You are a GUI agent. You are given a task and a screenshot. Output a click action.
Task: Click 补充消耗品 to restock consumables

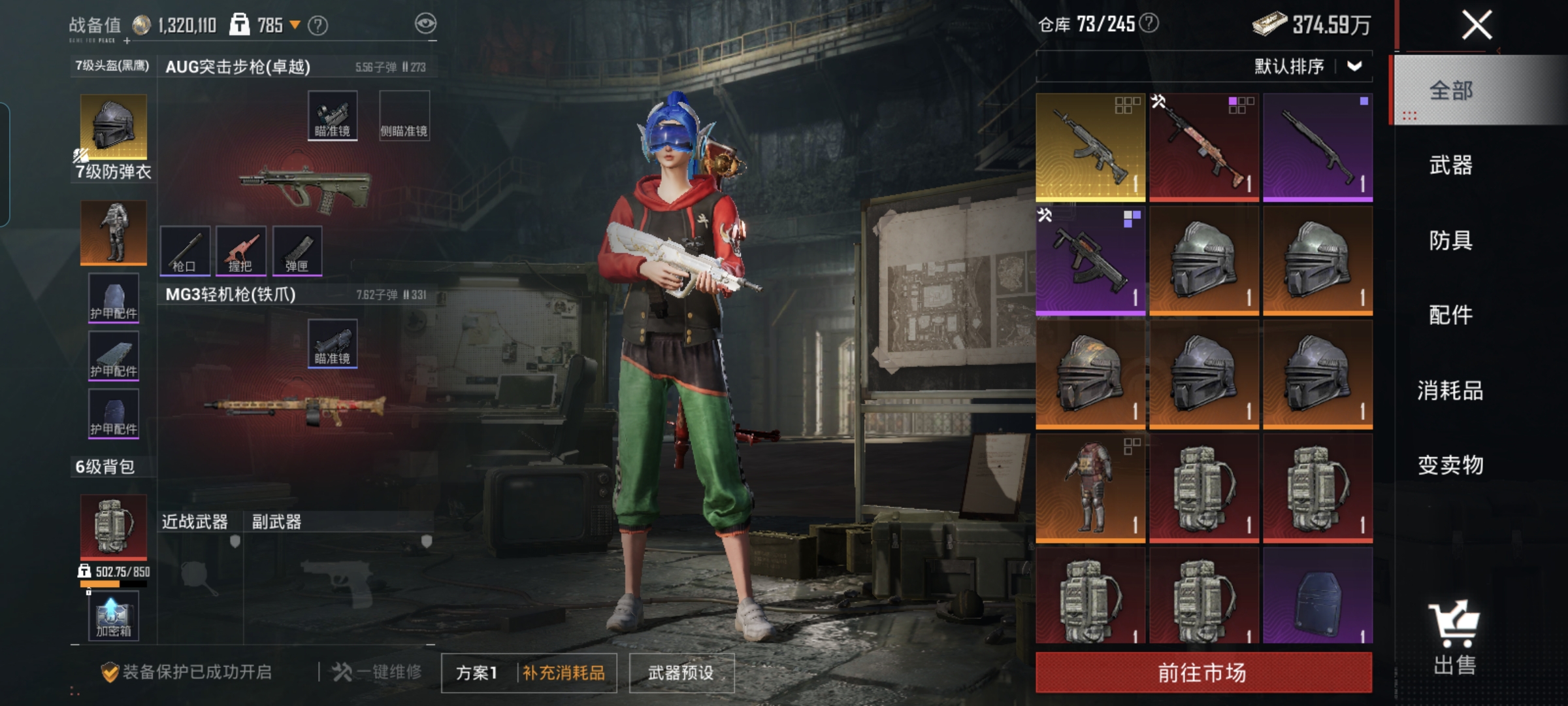click(564, 673)
